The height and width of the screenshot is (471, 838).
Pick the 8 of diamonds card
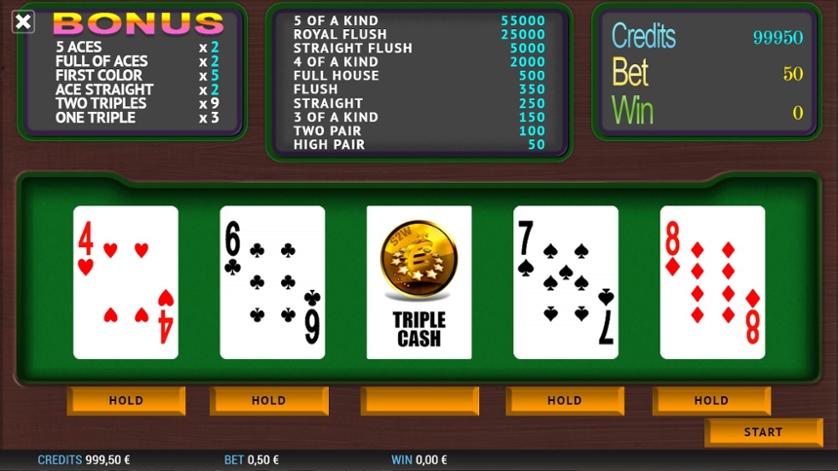[712, 282]
